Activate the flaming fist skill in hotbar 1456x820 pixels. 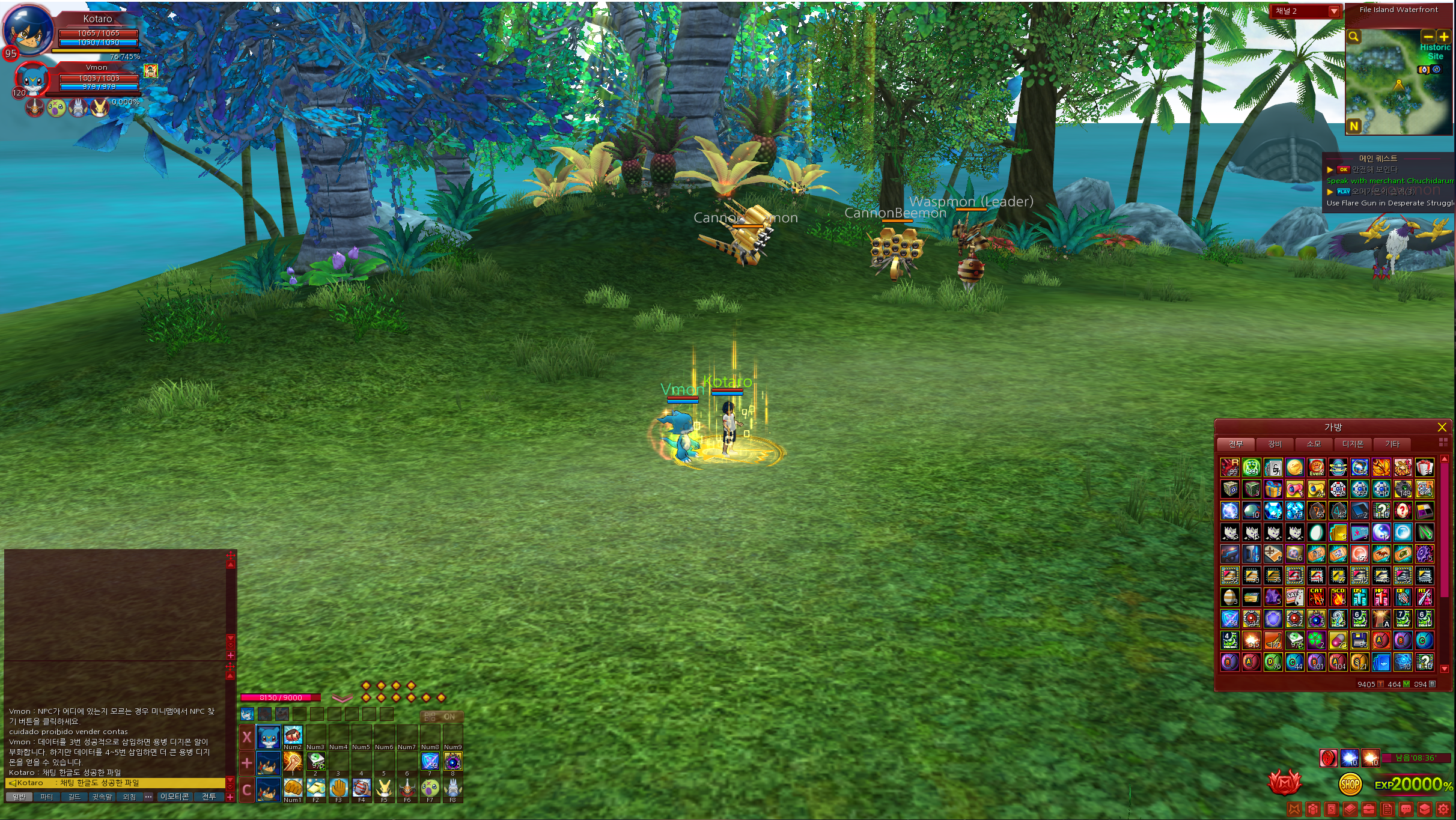[x=293, y=762]
